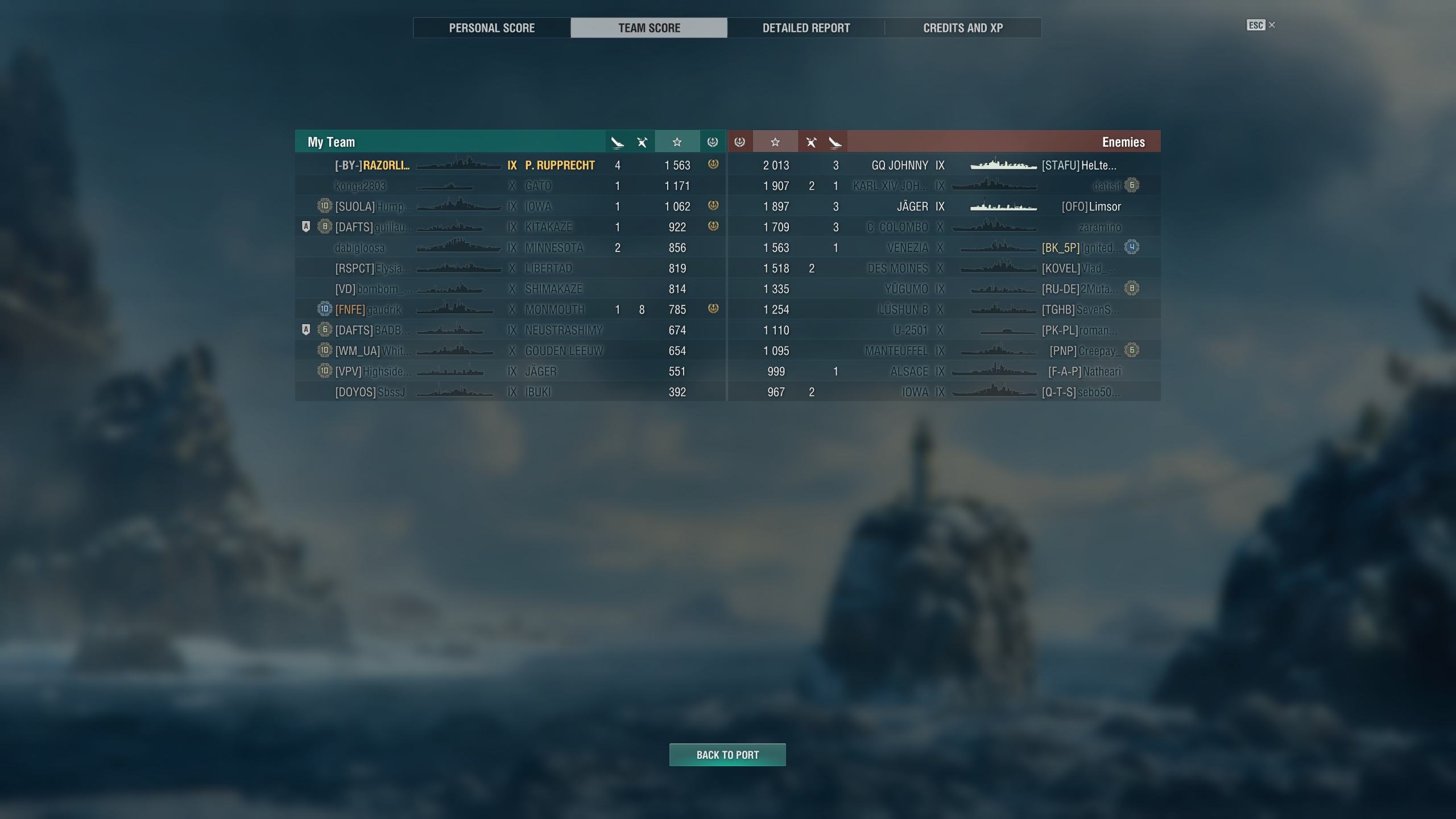Click the clan badge next to enemy datisit
This screenshot has width=1456, height=819.
(x=1132, y=185)
